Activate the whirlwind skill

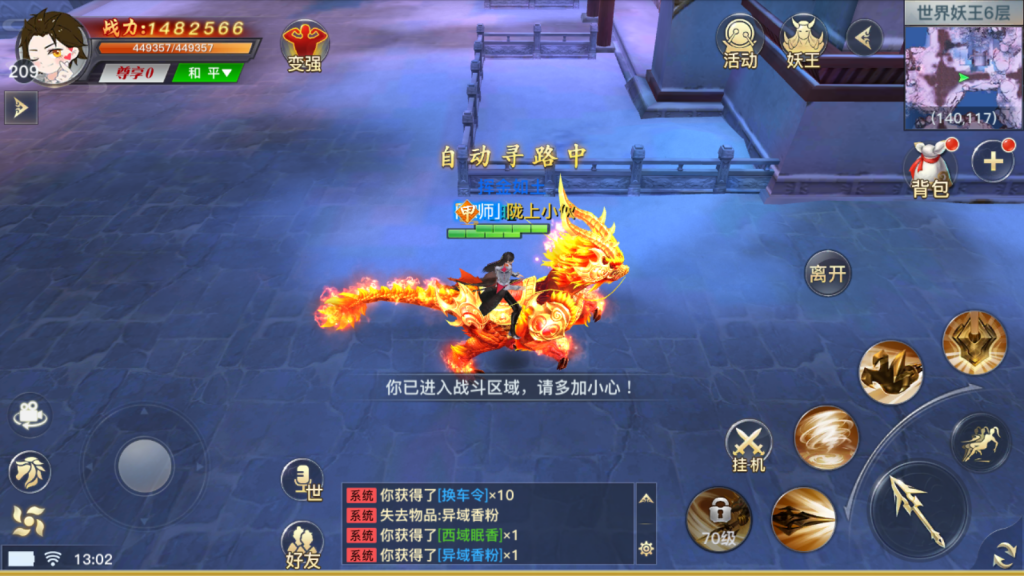[826, 437]
